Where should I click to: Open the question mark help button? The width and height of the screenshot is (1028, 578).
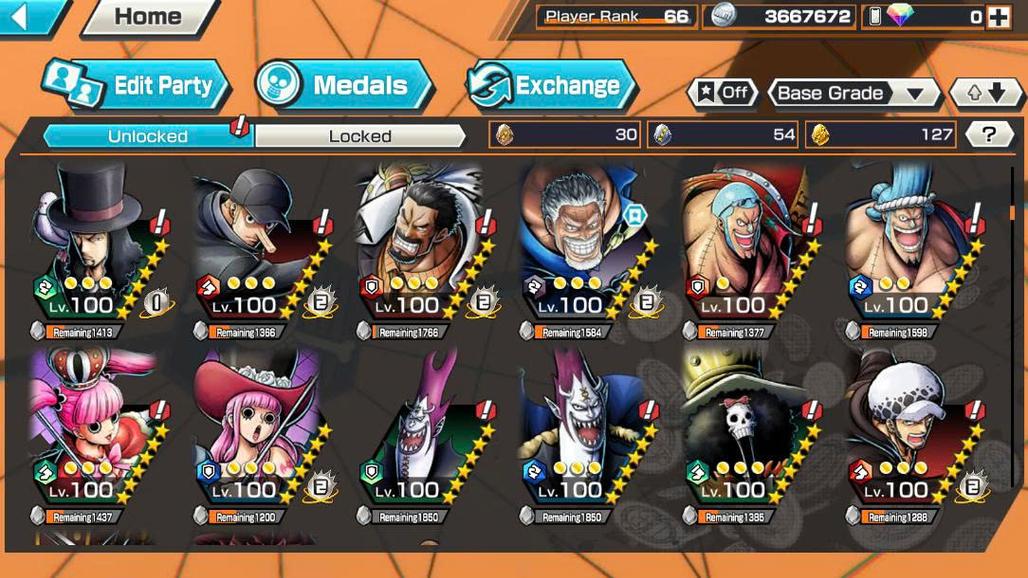tap(988, 135)
